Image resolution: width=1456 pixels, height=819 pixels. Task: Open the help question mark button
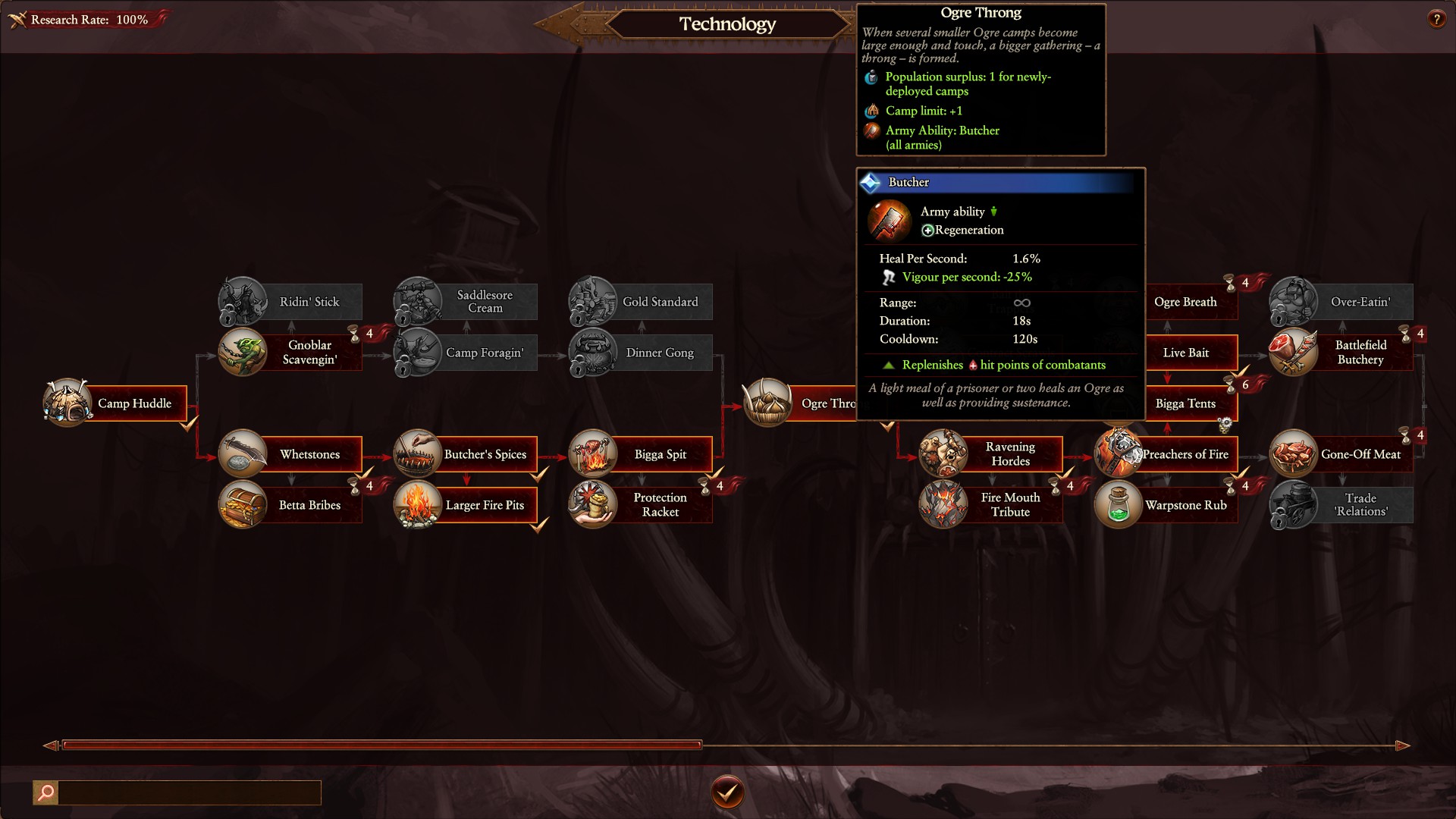pos(1436,20)
